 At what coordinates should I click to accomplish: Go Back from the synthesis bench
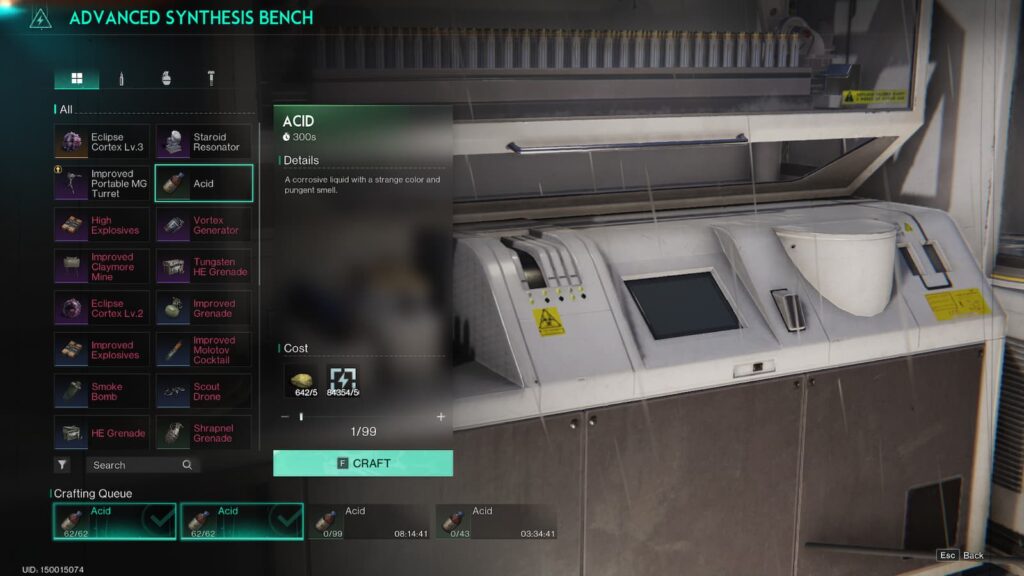pyautogui.click(x=961, y=555)
